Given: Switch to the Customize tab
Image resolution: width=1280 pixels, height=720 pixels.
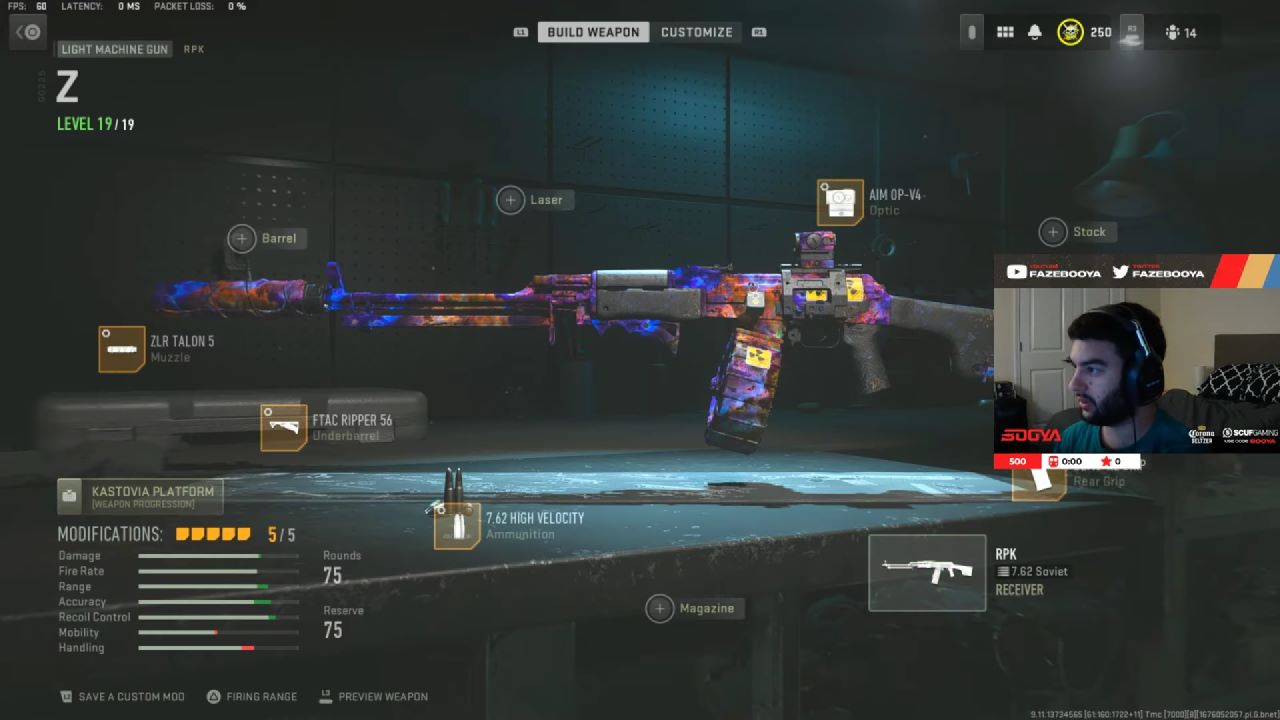Looking at the screenshot, I should (x=697, y=31).
